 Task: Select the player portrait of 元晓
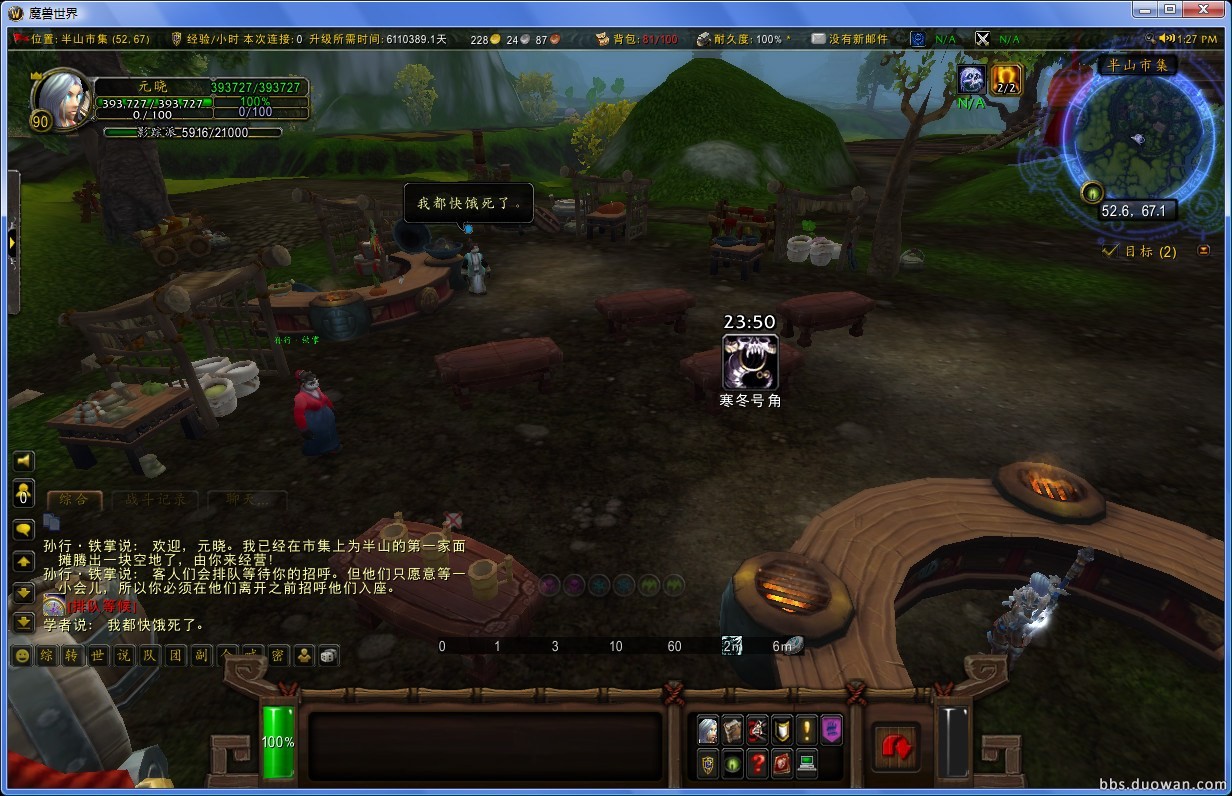62,99
